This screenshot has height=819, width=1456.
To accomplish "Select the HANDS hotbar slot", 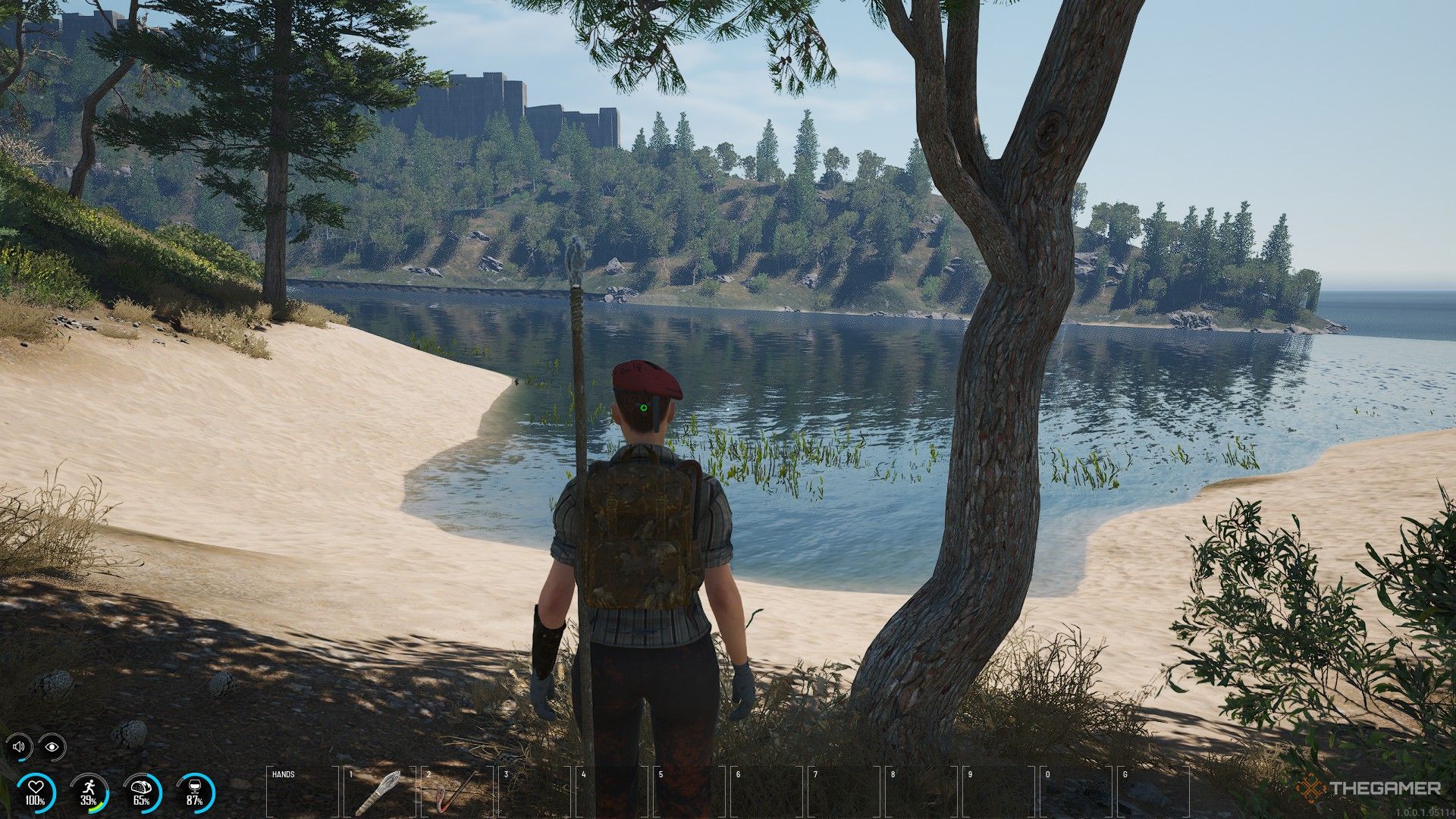I will coord(302,791).
